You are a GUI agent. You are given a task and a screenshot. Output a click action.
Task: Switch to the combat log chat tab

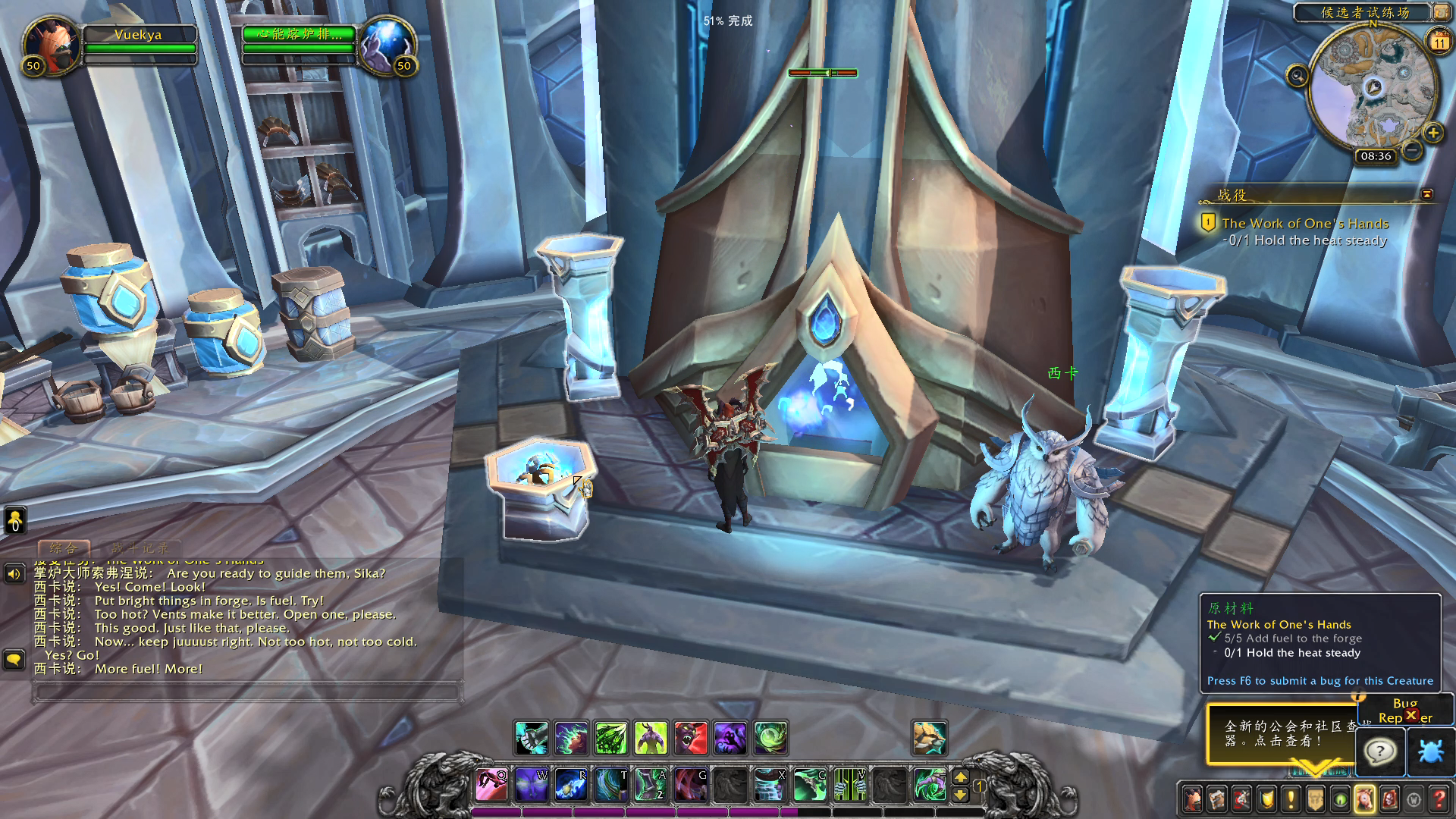(x=140, y=548)
